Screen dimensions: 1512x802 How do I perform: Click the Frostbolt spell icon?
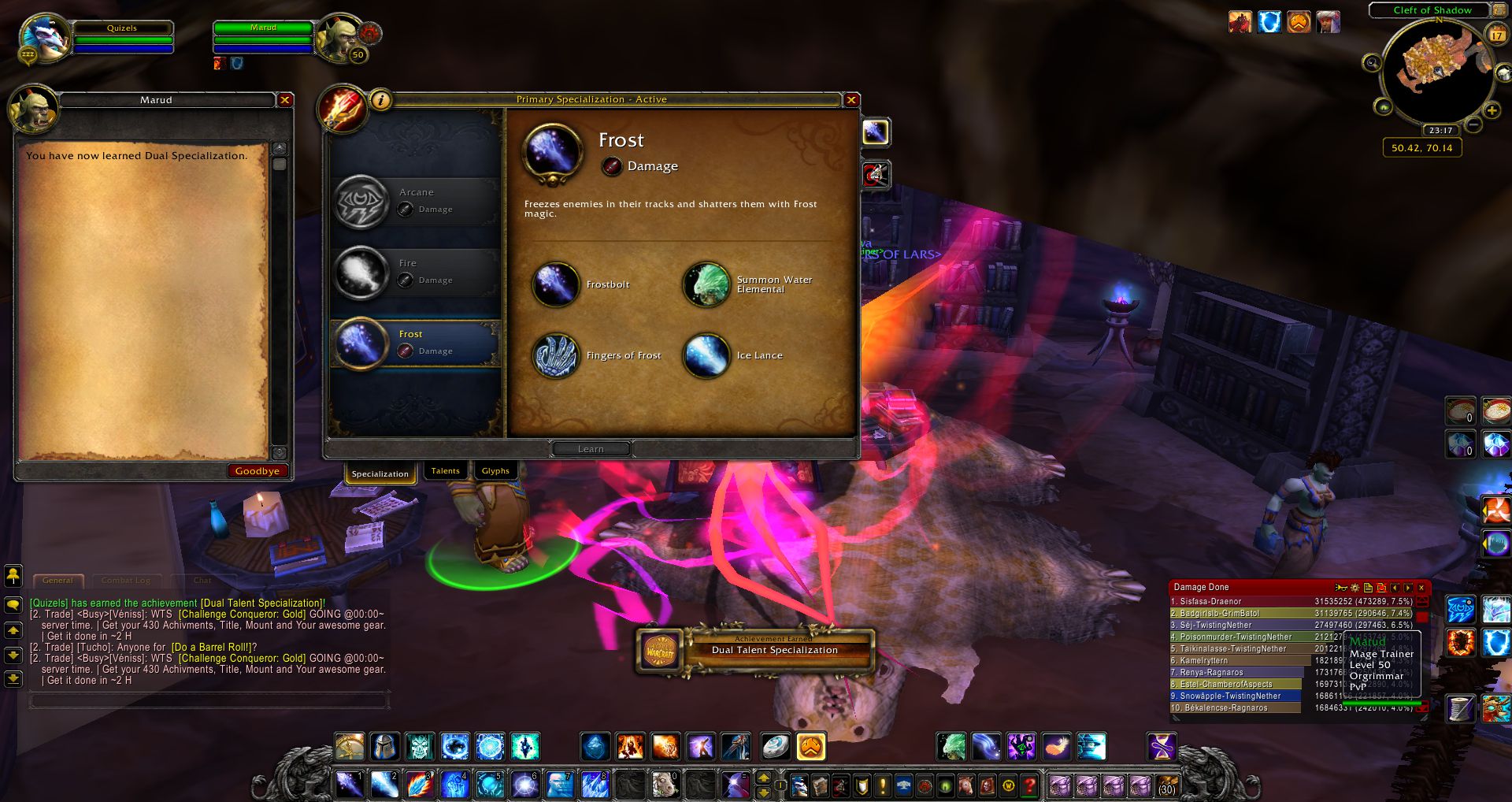click(555, 284)
